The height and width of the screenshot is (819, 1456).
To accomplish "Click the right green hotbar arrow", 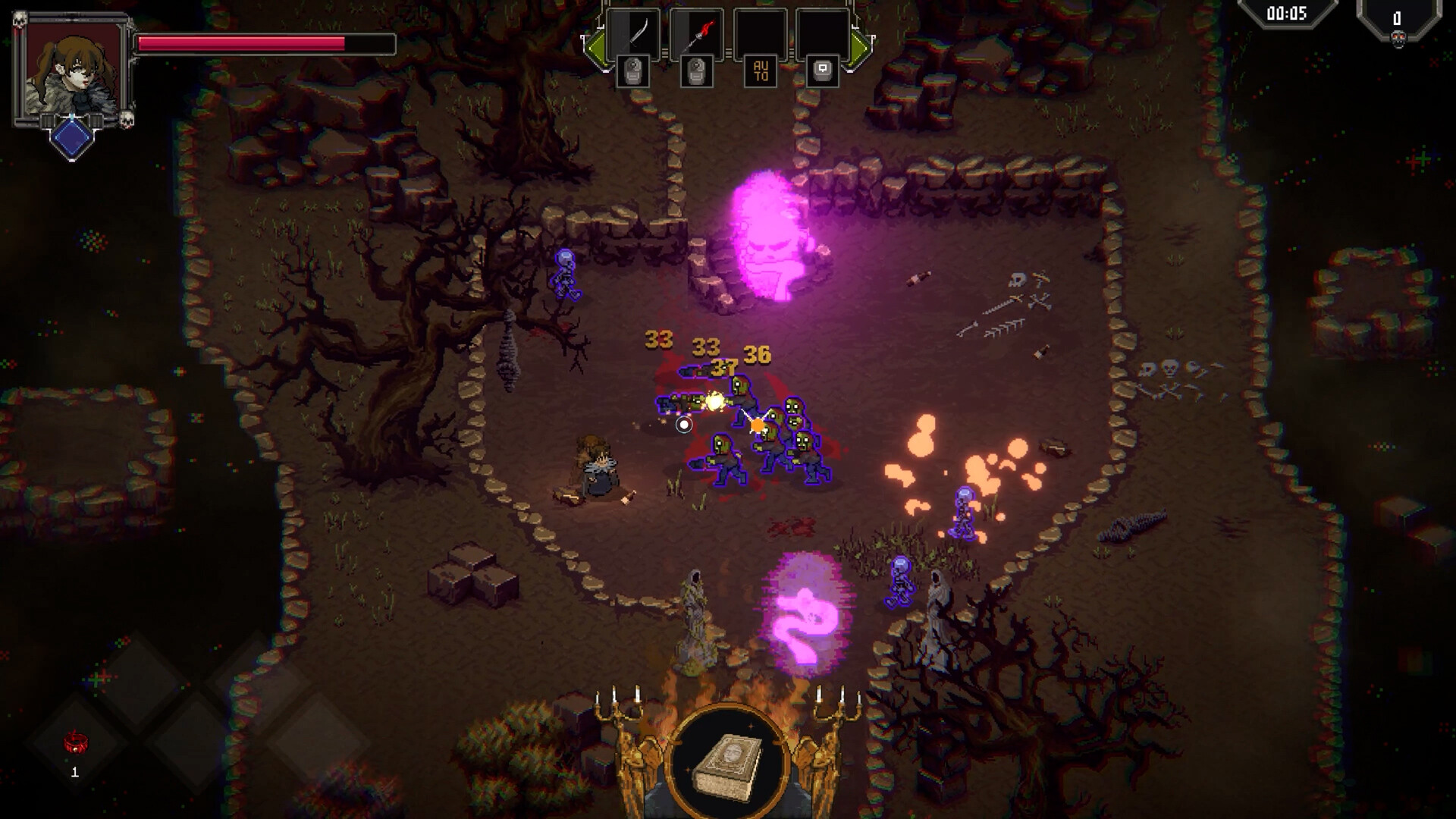I will (x=861, y=49).
